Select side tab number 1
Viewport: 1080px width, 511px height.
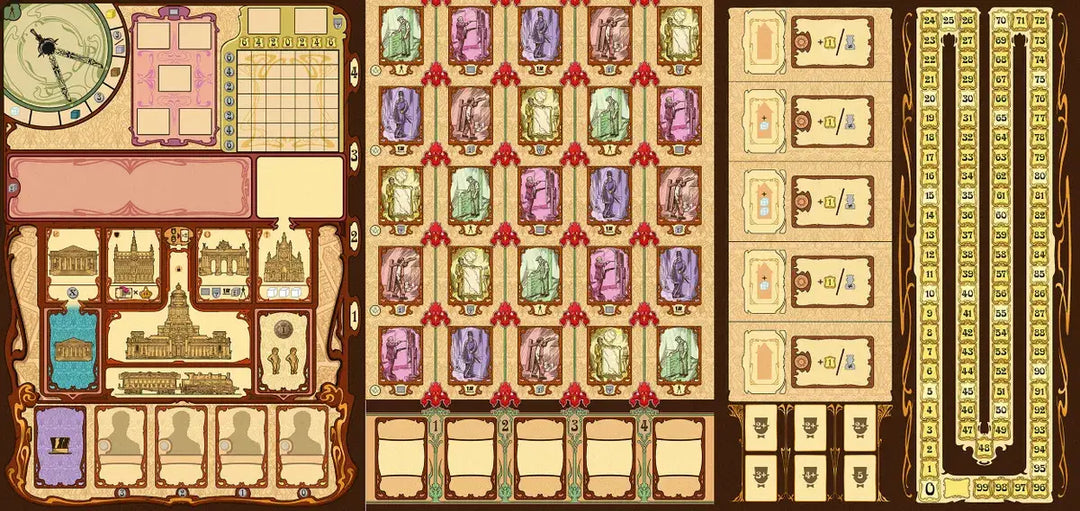pos(353,322)
